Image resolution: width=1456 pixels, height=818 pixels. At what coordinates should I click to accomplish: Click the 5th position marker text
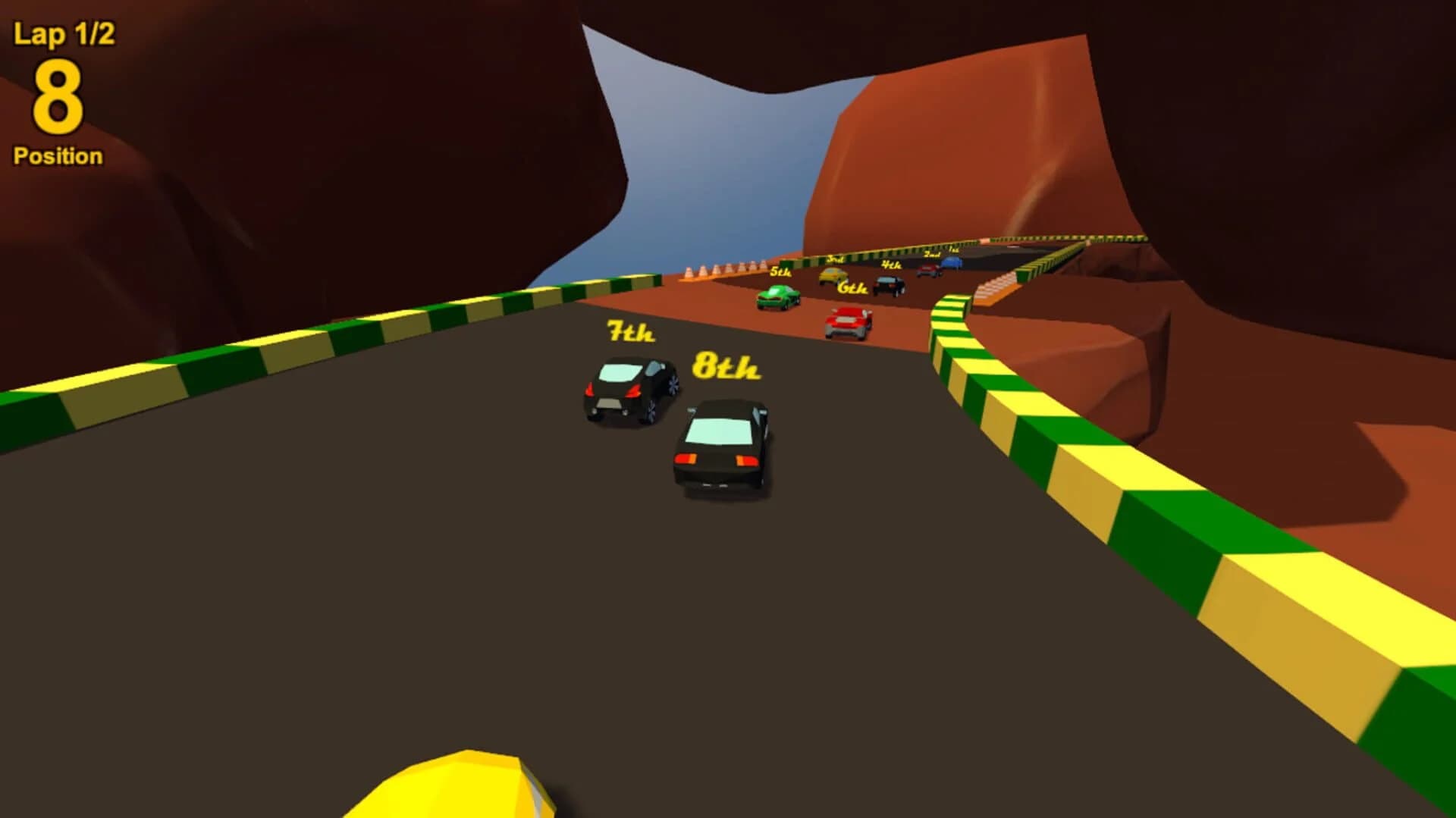781,272
